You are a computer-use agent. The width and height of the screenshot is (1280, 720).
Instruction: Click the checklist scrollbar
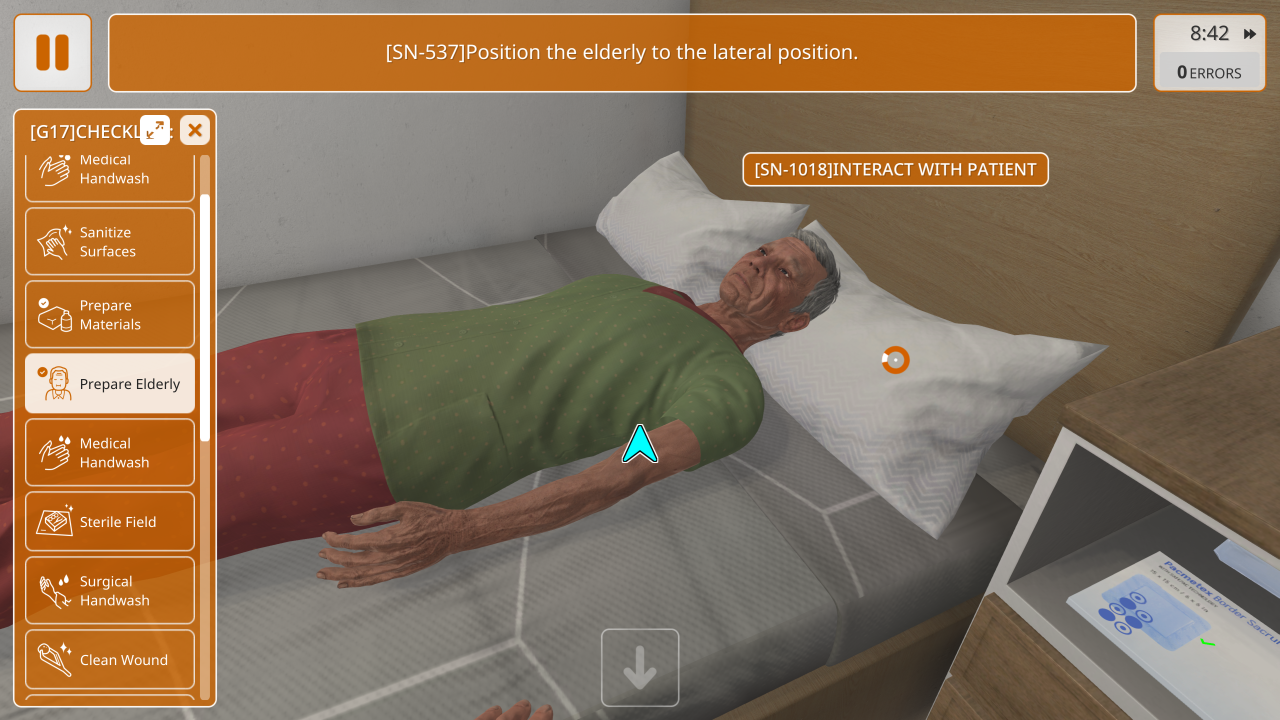tap(205, 316)
